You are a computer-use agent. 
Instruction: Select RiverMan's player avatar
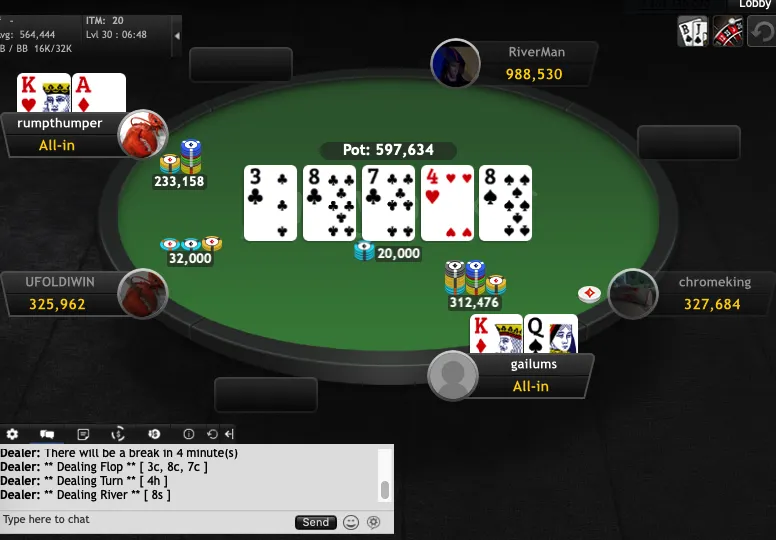[455, 64]
